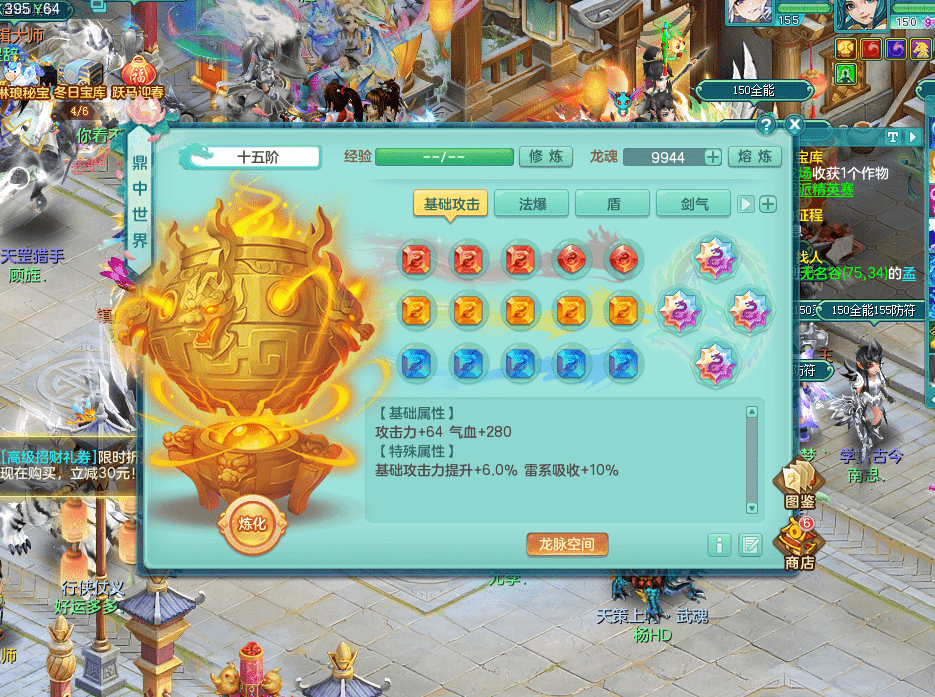Open the info button marked i
The height and width of the screenshot is (697, 935).
tap(718, 545)
